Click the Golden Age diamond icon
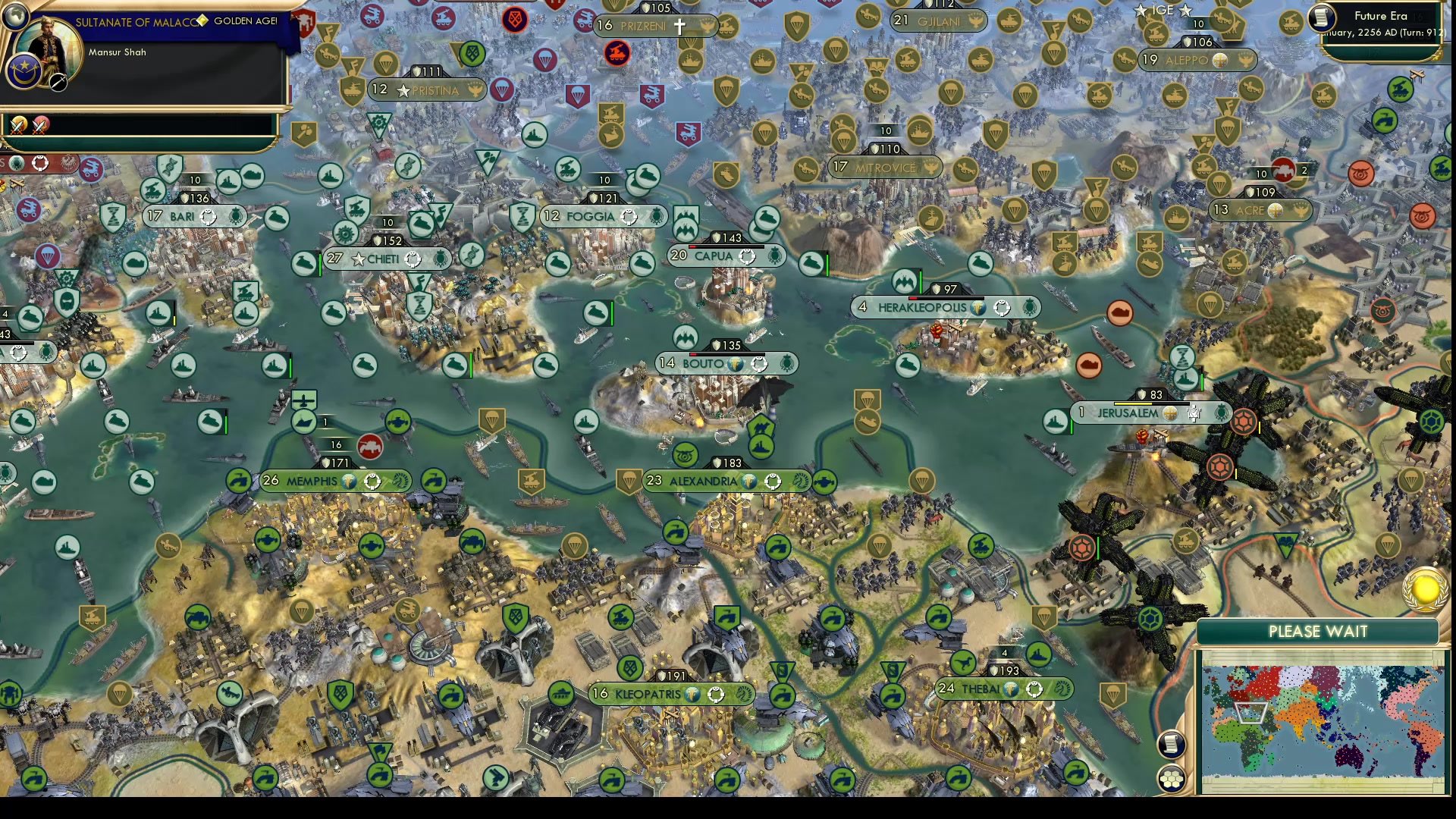The height and width of the screenshot is (819, 1456). coord(202,21)
